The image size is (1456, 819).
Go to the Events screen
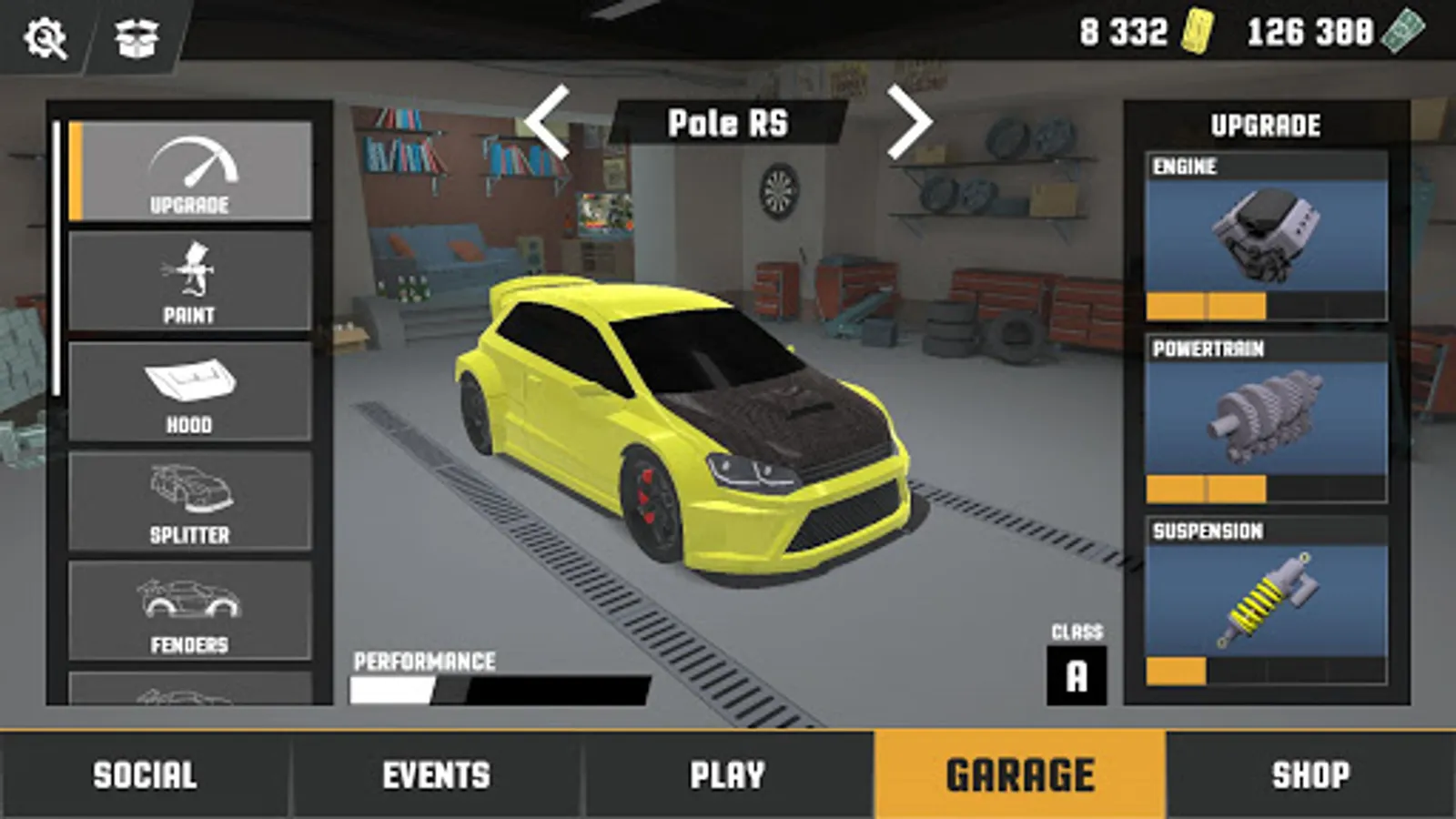(x=437, y=775)
